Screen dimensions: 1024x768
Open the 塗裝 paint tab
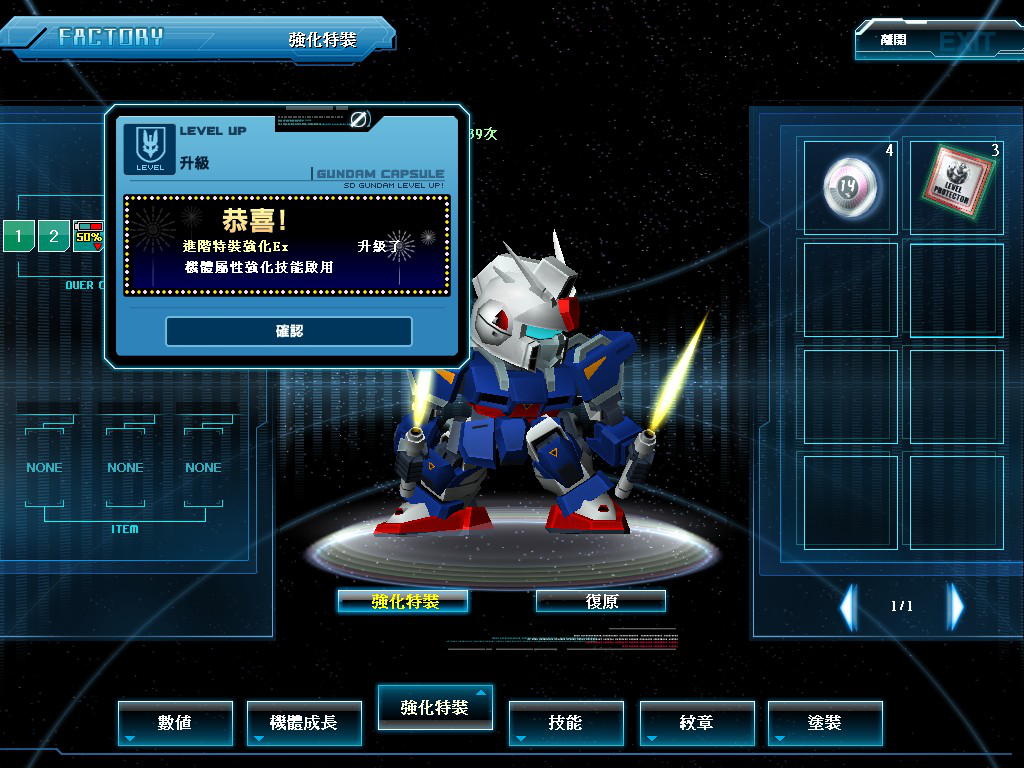pos(825,722)
